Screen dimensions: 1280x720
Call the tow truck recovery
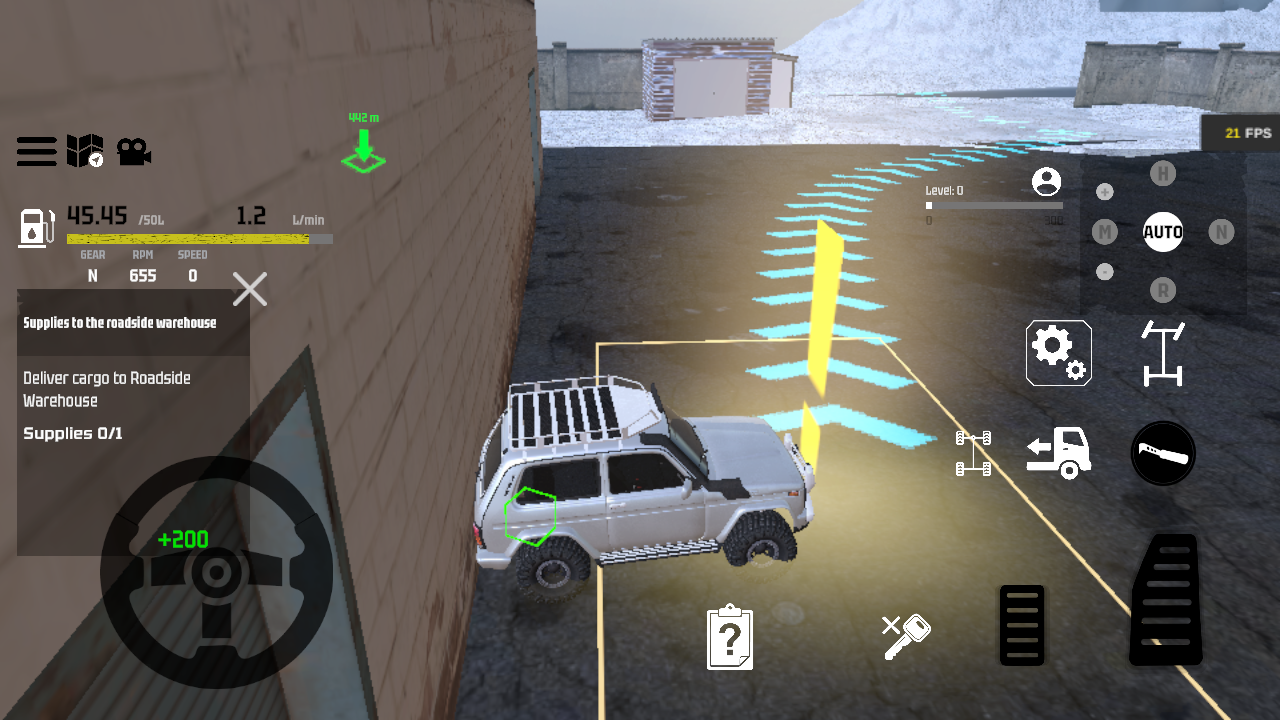click(1058, 452)
